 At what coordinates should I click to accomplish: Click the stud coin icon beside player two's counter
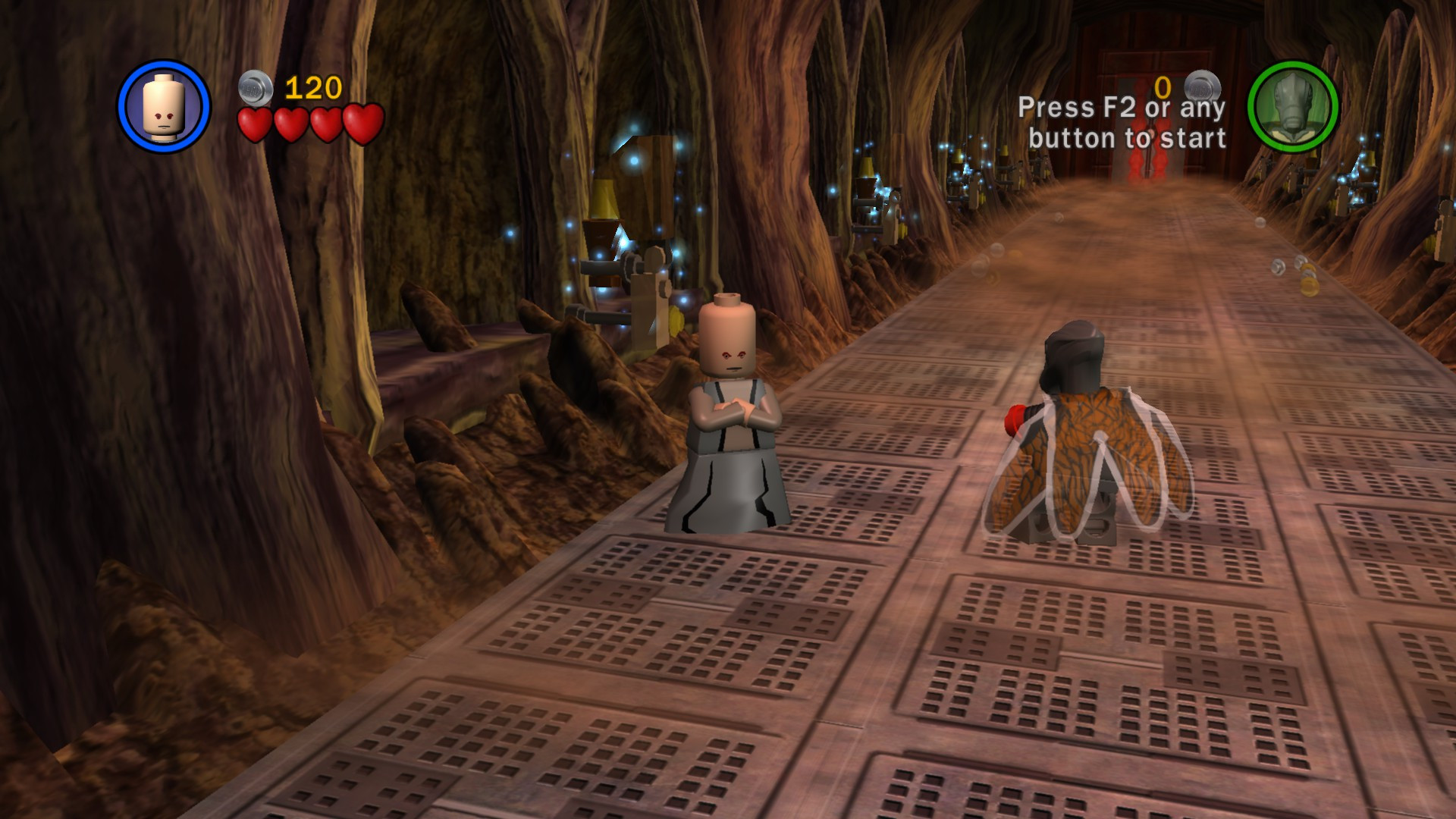click(x=1201, y=83)
